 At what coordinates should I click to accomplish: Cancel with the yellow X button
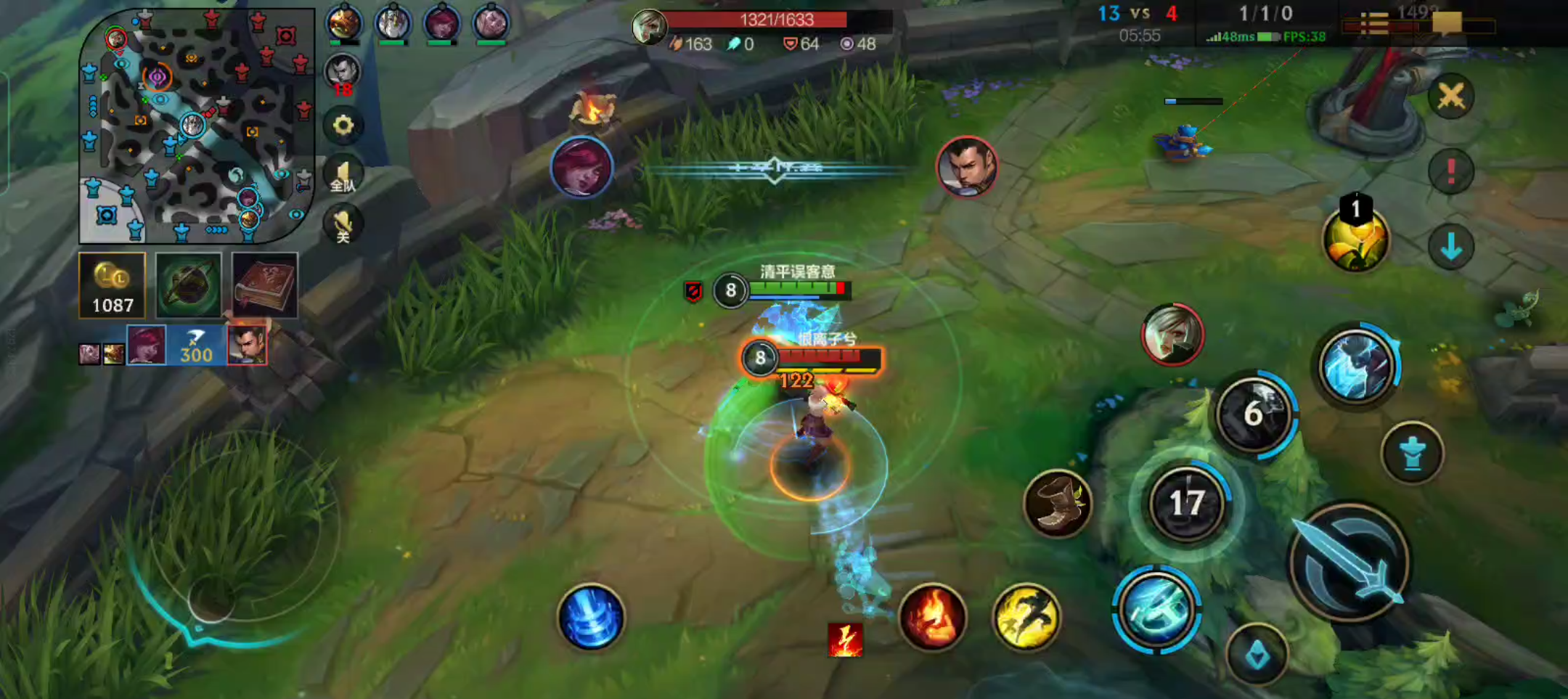[1450, 96]
